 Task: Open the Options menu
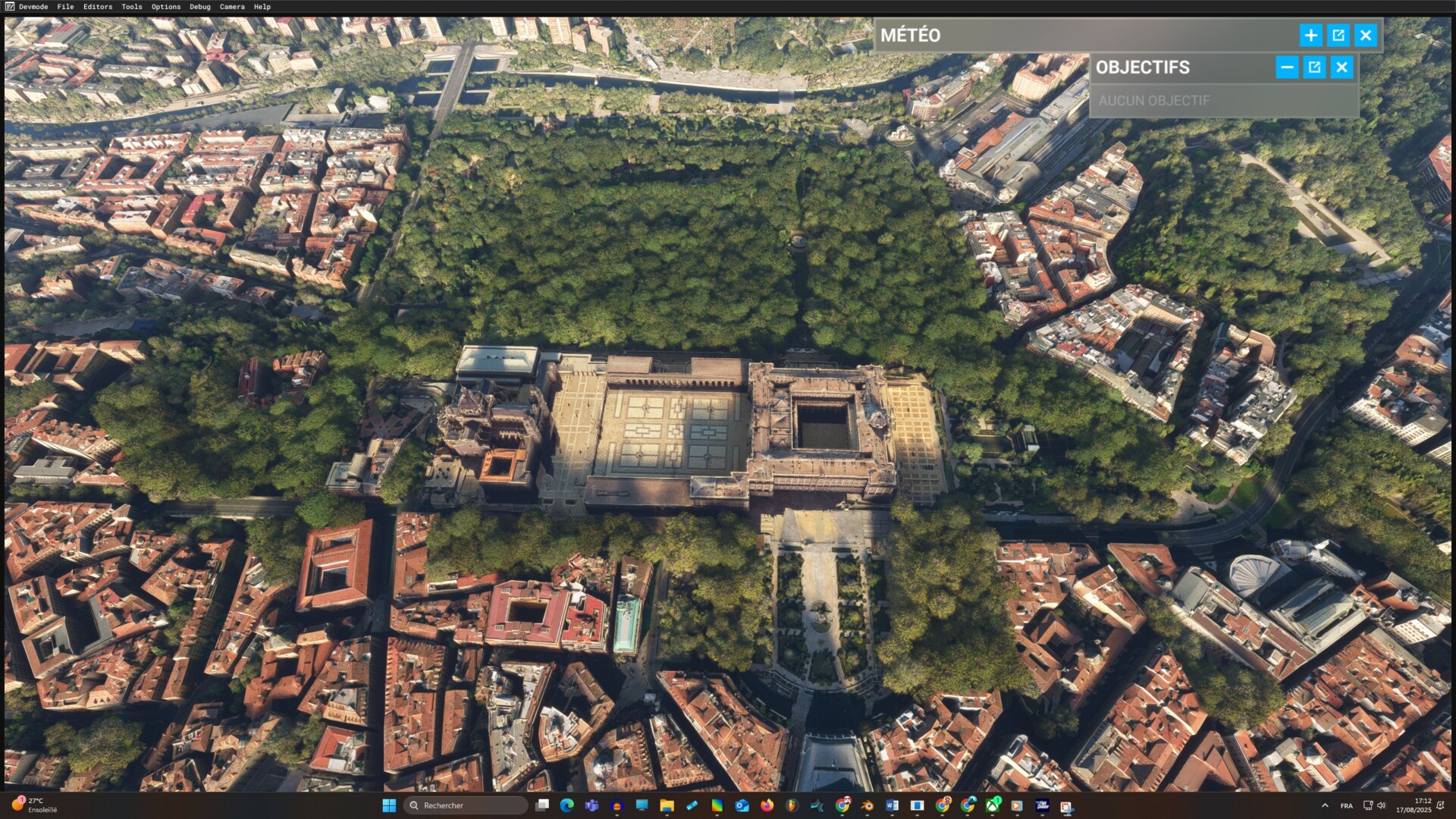pos(166,7)
